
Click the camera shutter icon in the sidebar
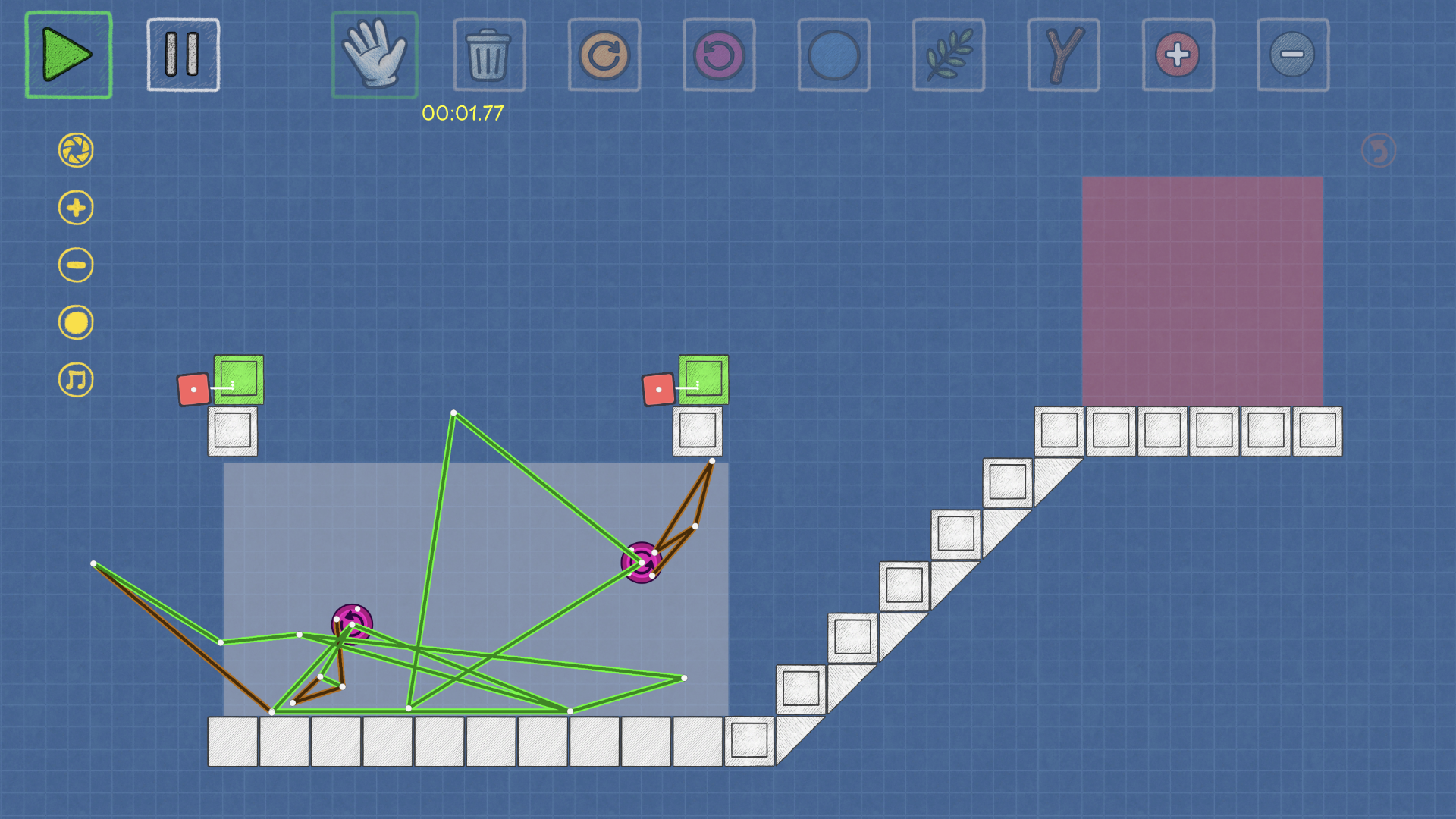point(75,149)
